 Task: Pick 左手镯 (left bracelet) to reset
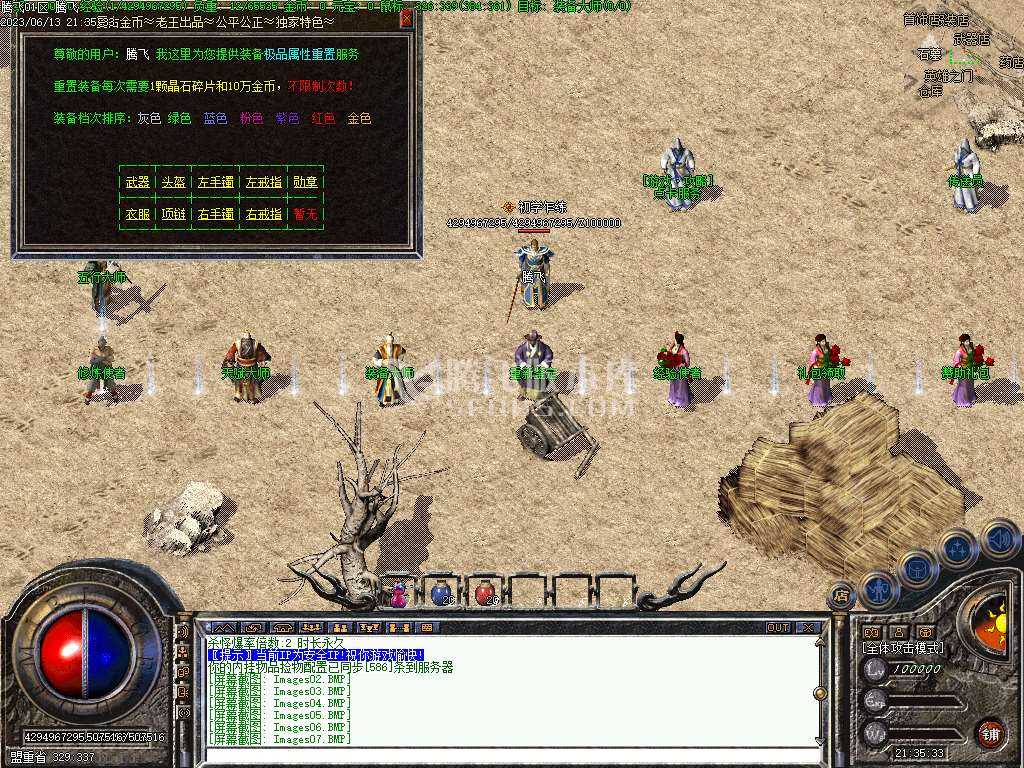[x=215, y=182]
